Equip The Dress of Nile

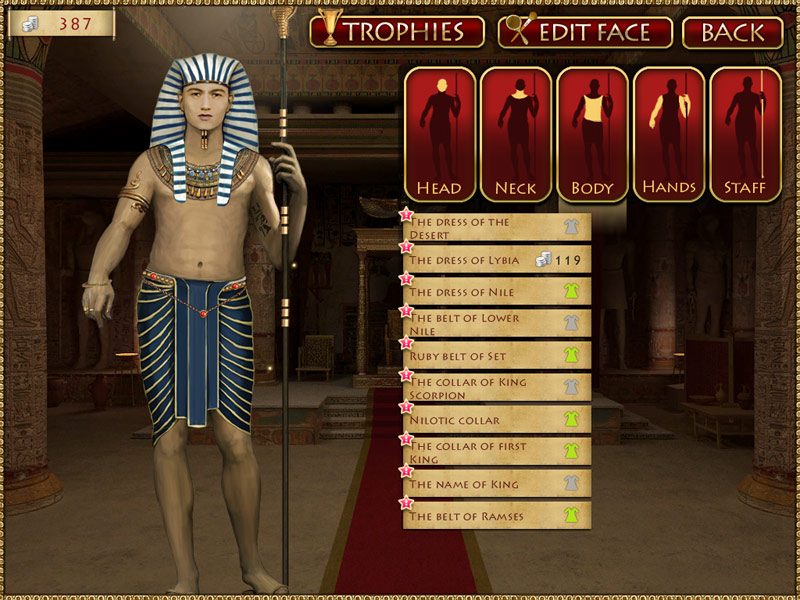497,292
